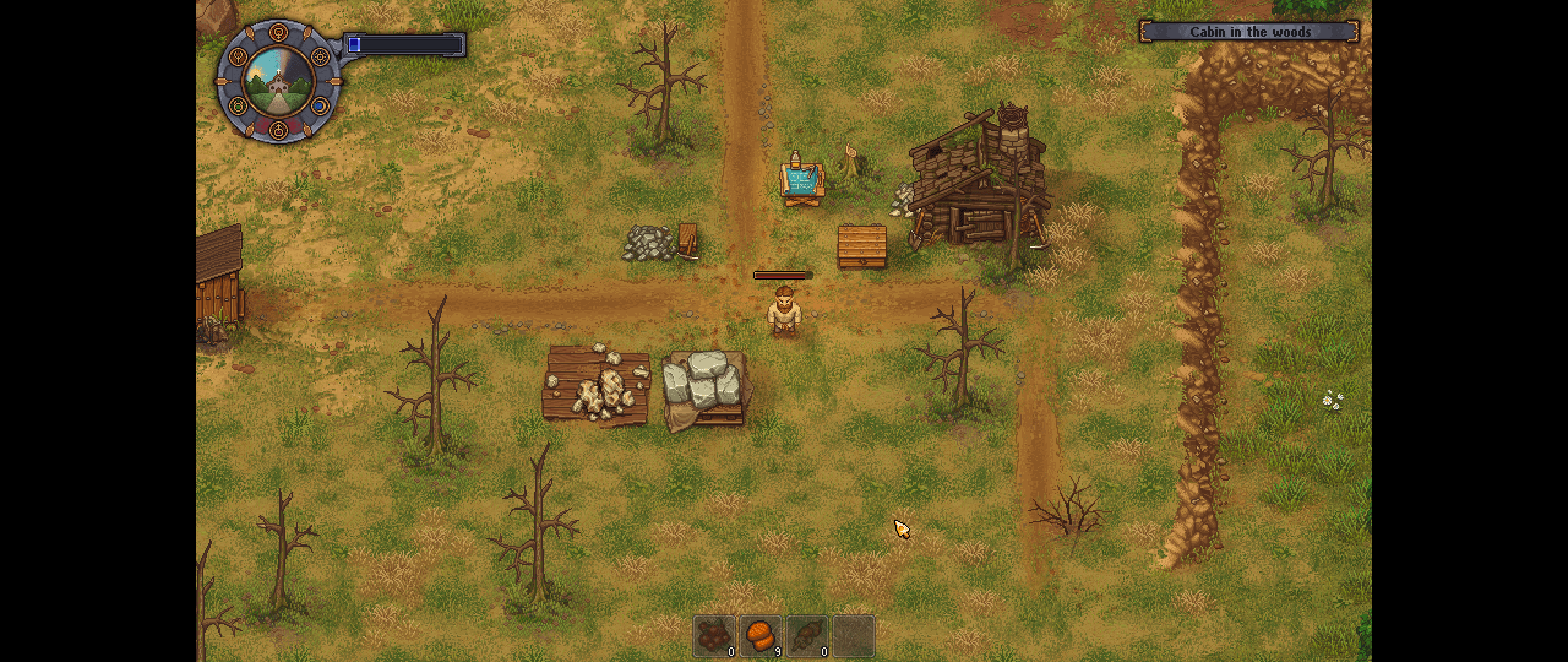Select the faded berries hotbar slot
This screenshot has height=662, width=1568.
pos(714,636)
